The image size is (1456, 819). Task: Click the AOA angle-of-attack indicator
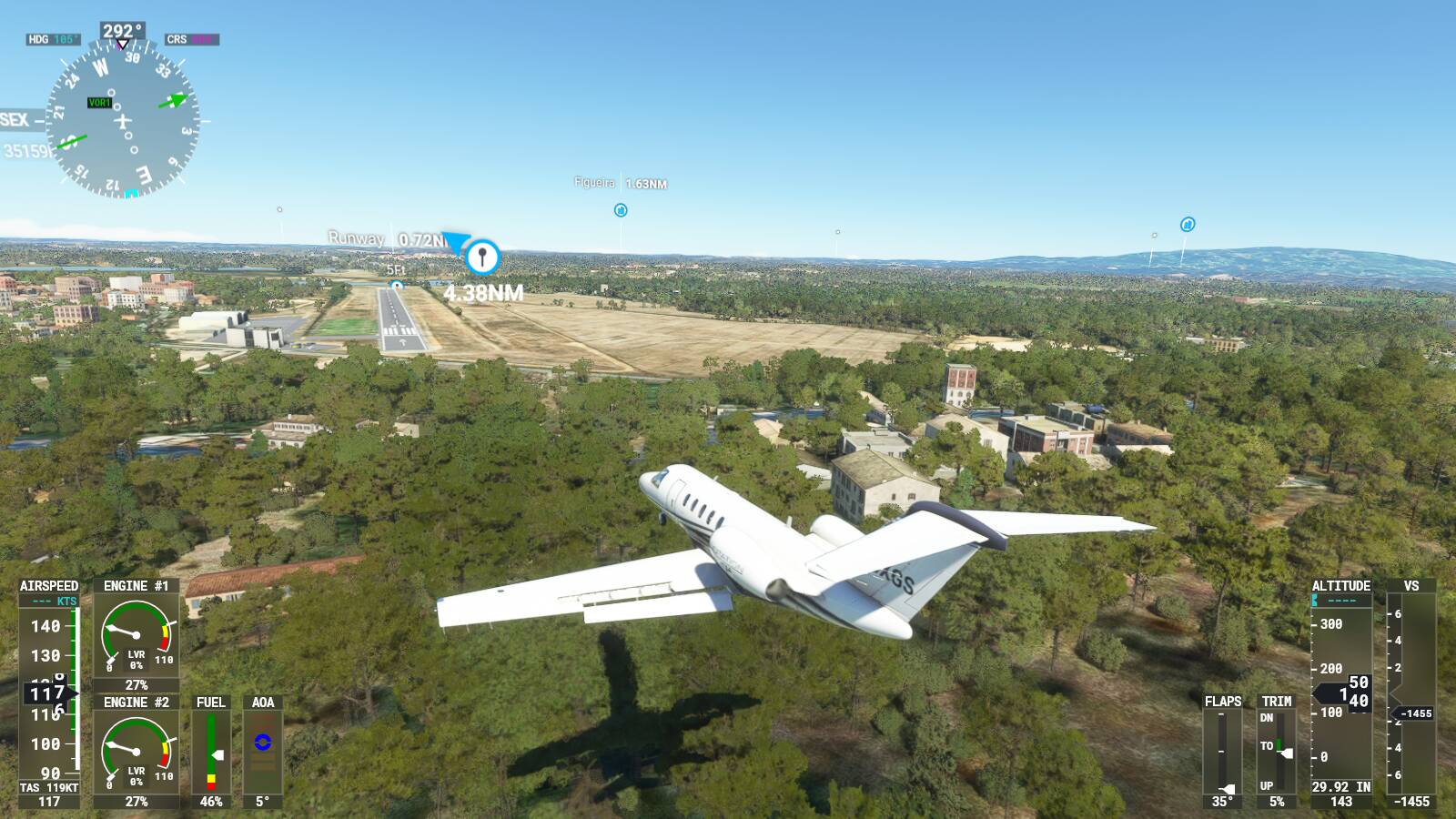point(263,742)
